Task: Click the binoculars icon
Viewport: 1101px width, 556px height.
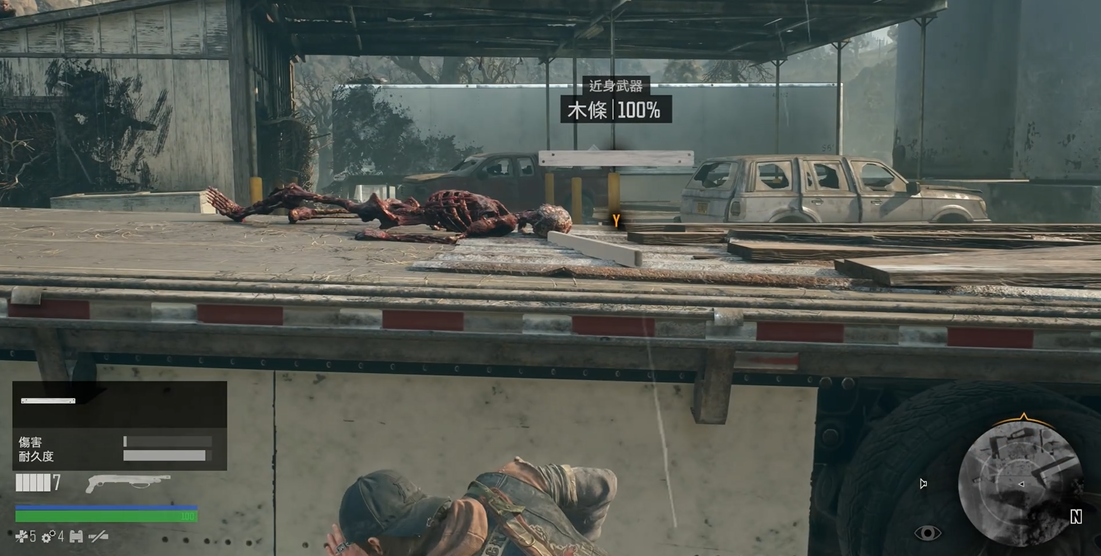Action: click(x=76, y=537)
